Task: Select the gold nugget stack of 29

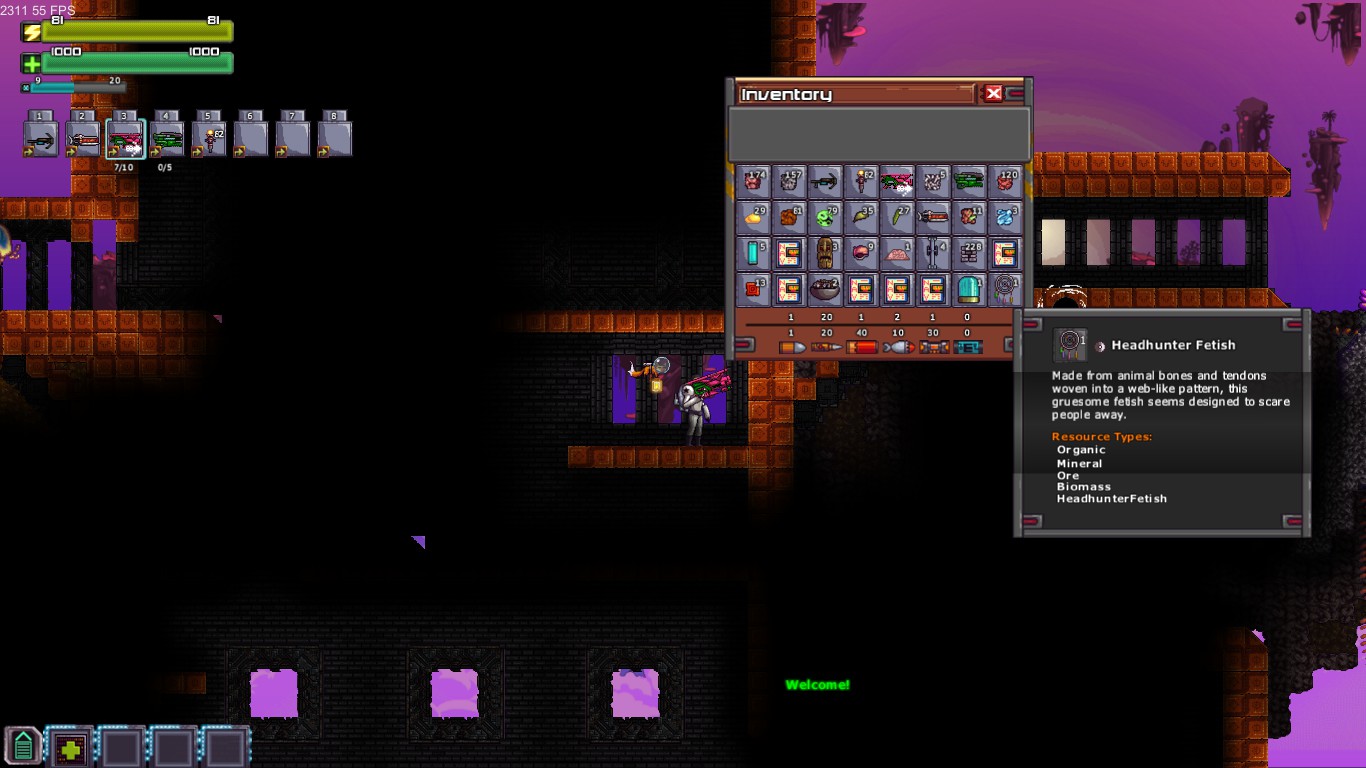Action: (x=753, y=218)
